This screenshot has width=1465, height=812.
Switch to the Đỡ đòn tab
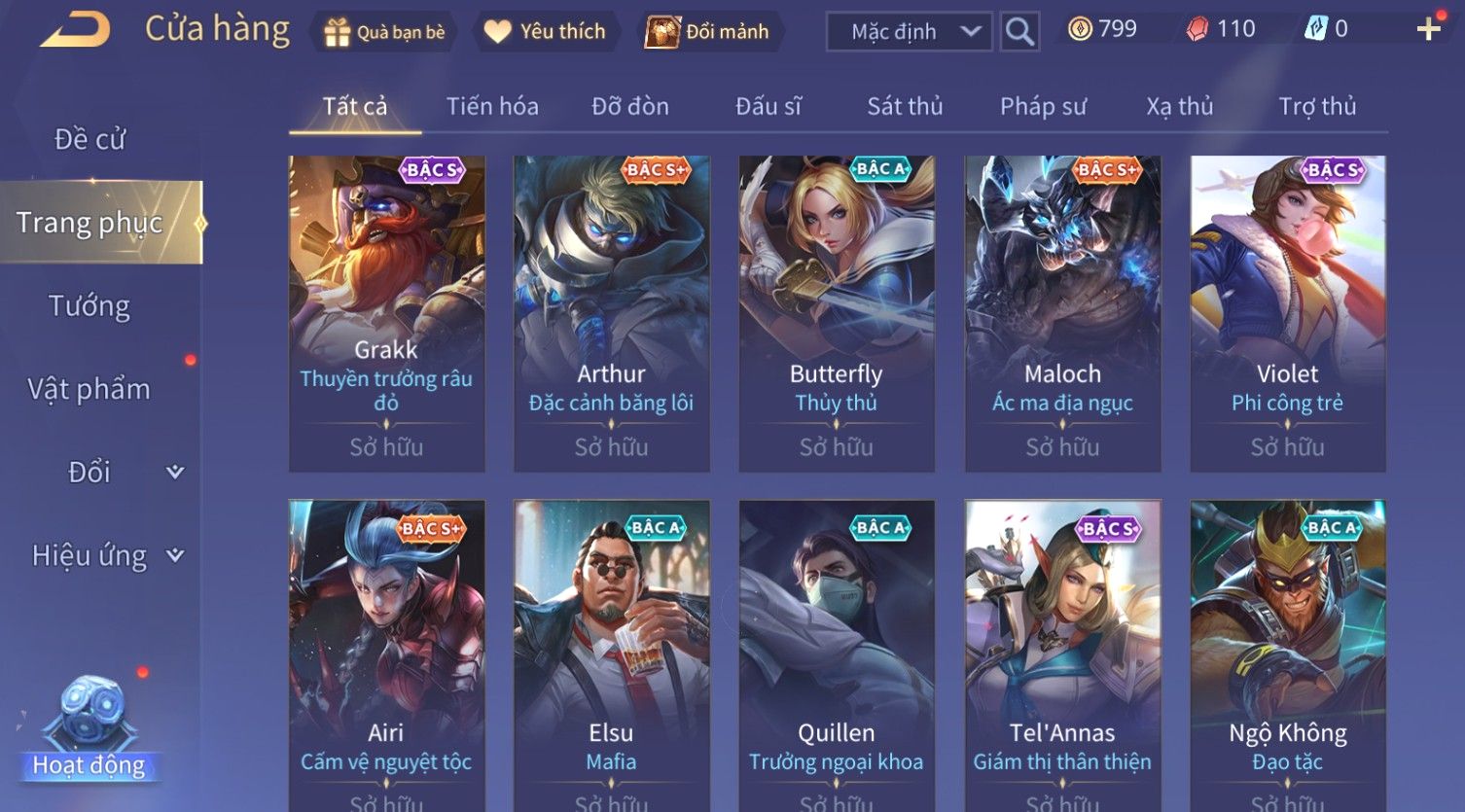(x=630, y=106)
